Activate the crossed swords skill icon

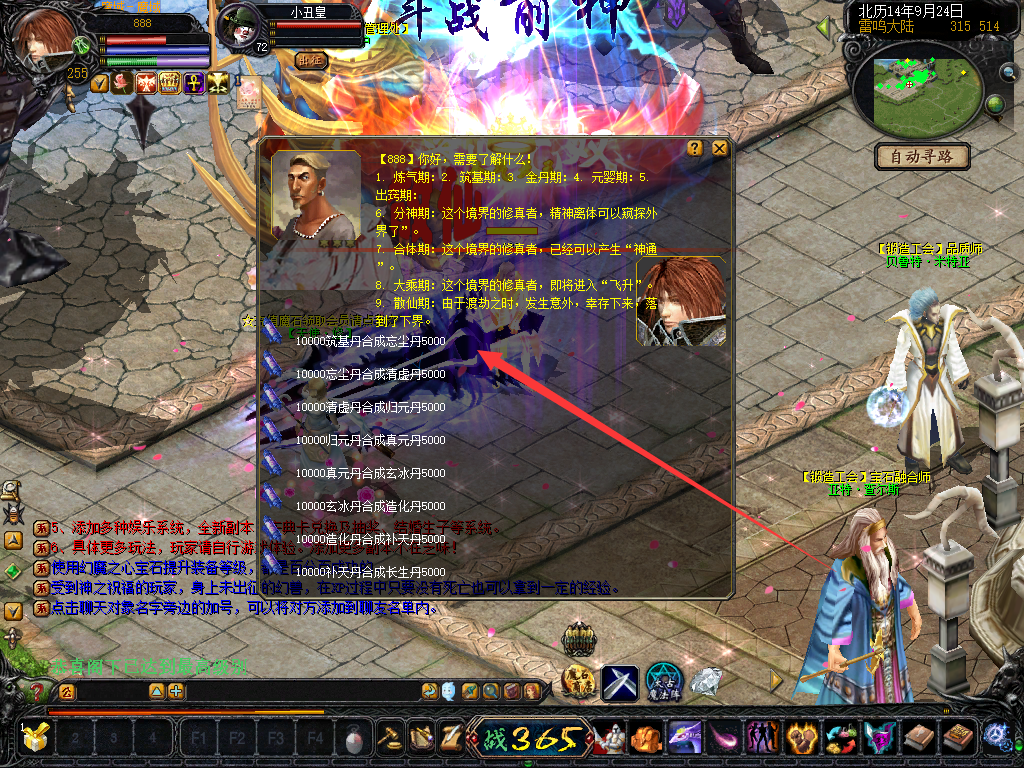tap(620, 682)
